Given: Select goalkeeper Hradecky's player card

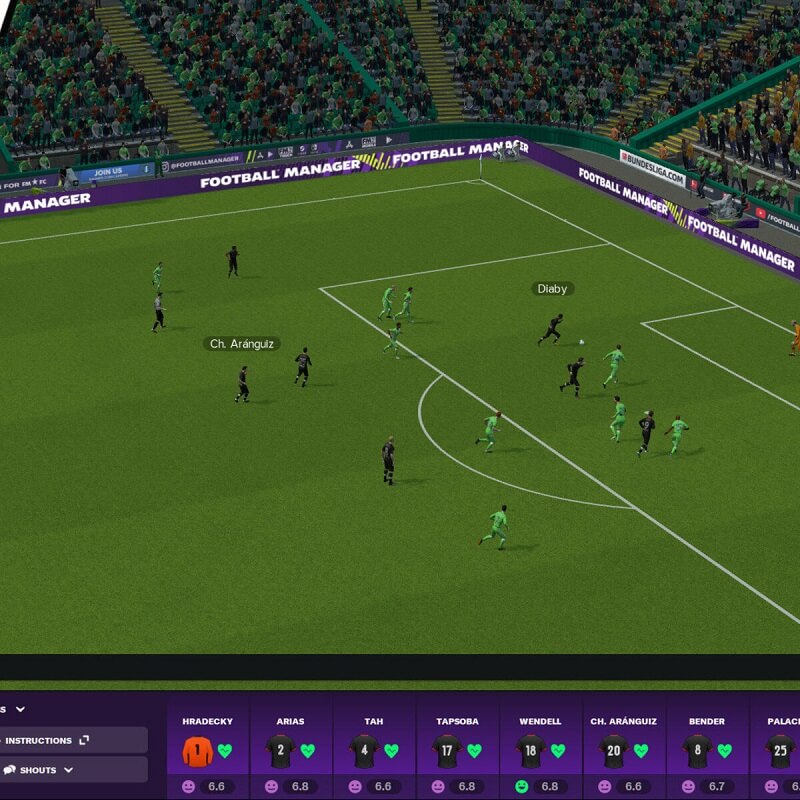Looking at the screenshot, I should 208,748.
